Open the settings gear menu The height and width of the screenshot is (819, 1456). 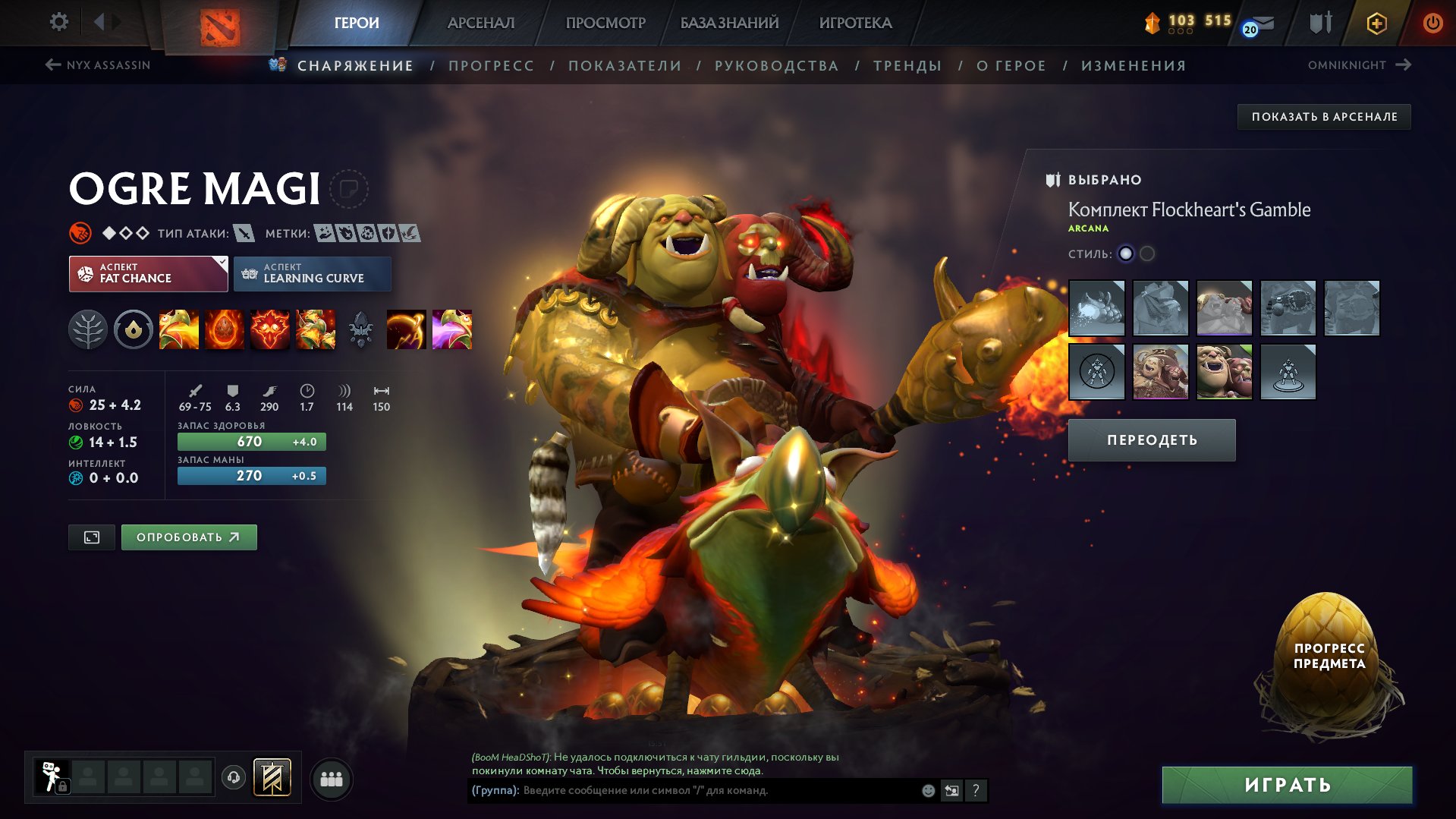[58, 22]
